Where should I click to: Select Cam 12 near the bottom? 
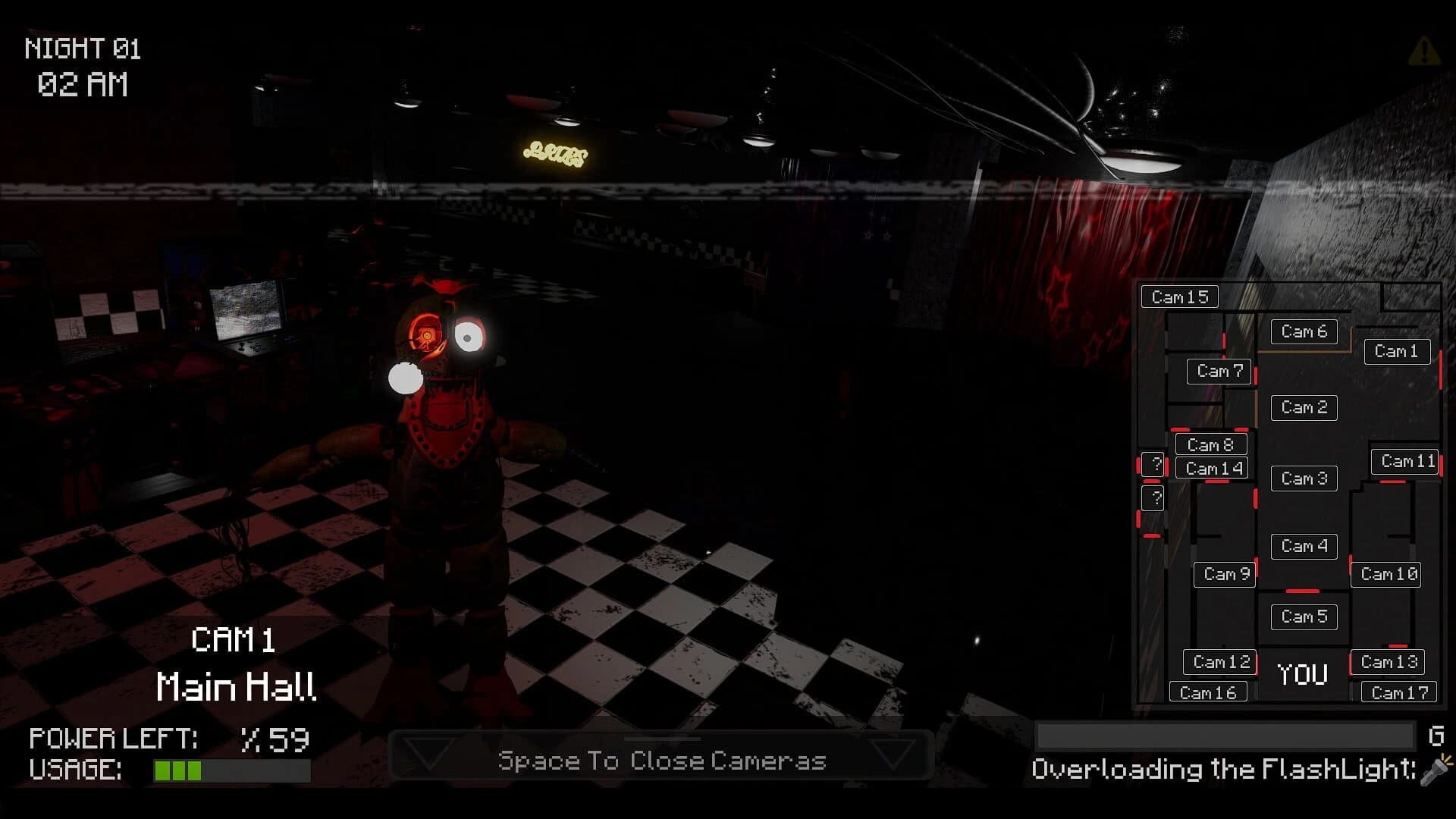[x=1219, y=661]
